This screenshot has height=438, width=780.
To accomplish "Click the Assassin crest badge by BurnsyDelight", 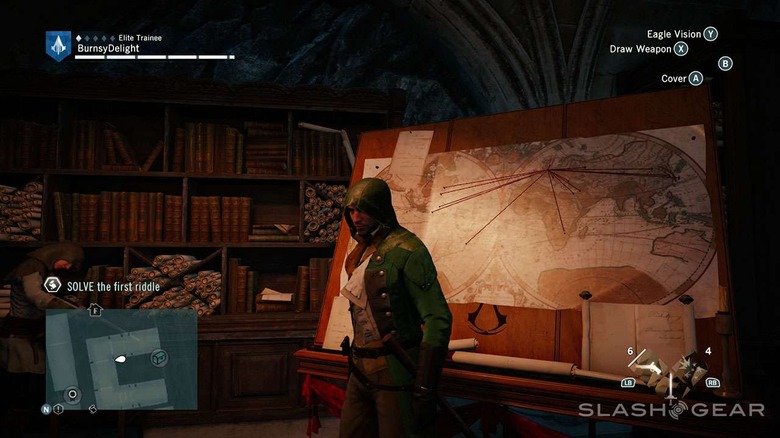I will coord(58,45).
